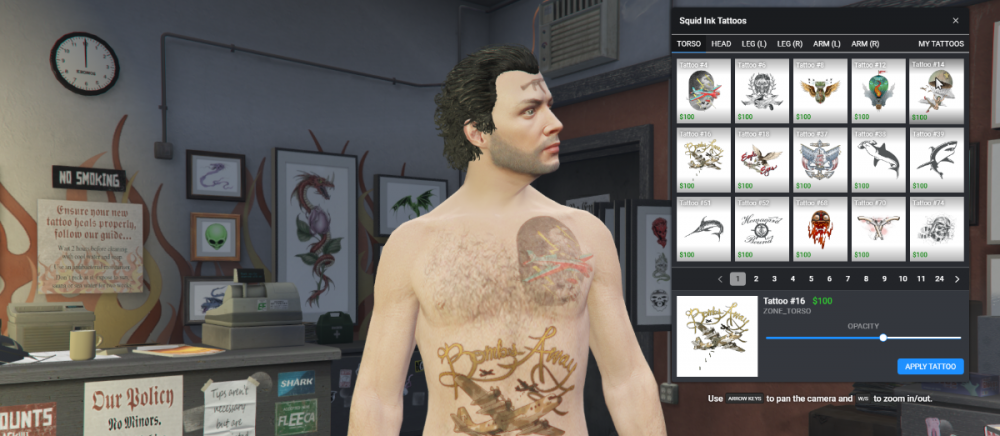Screen dimensions: 1000x436
Task: Choose the eagle Tattoo #18
Action: pos(761,159)
